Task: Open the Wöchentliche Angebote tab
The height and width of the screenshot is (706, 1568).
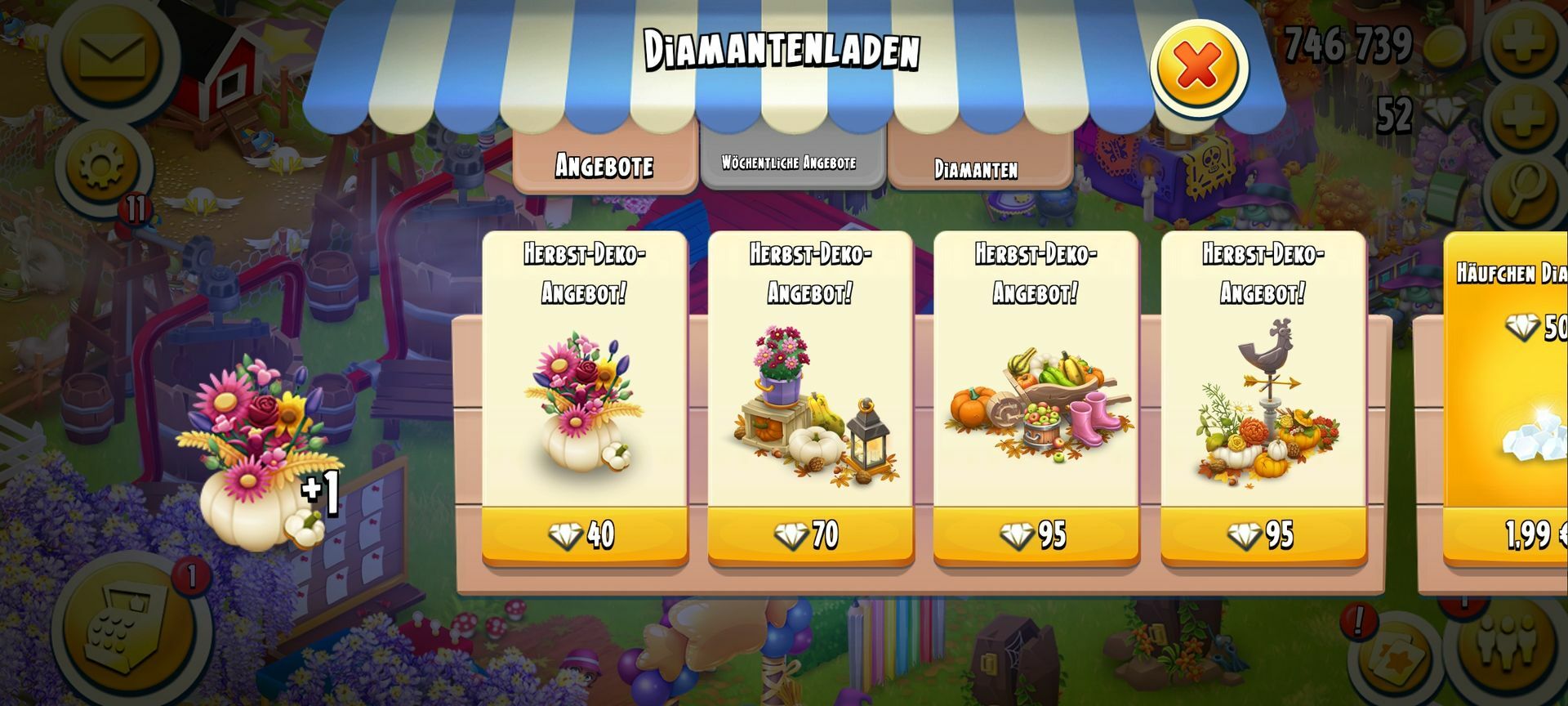Action: coord(789,162)
